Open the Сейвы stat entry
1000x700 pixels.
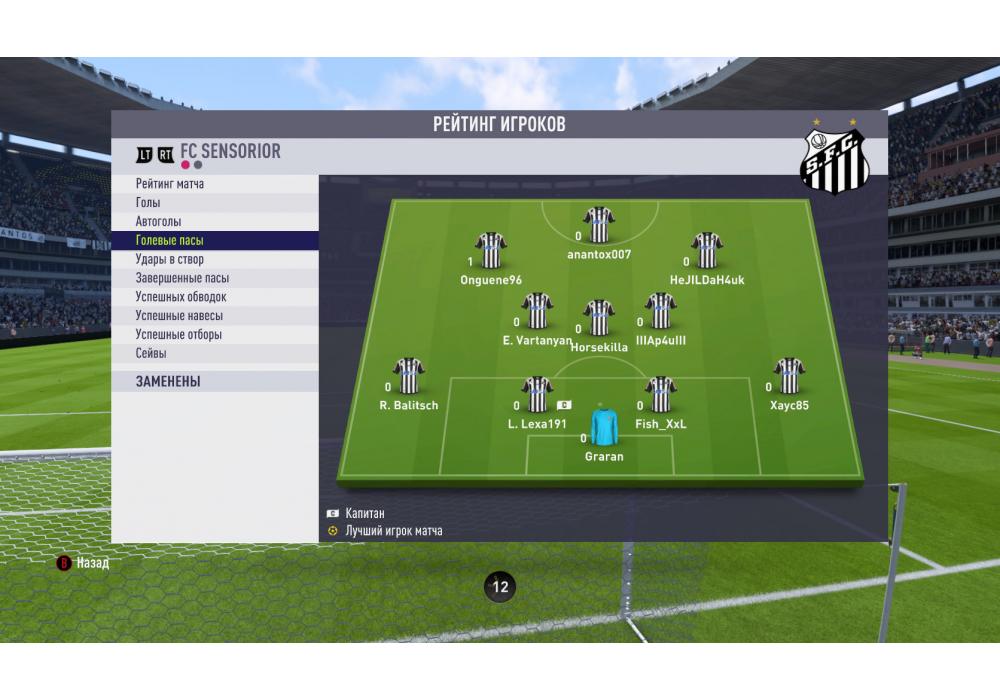click(151, 354)
